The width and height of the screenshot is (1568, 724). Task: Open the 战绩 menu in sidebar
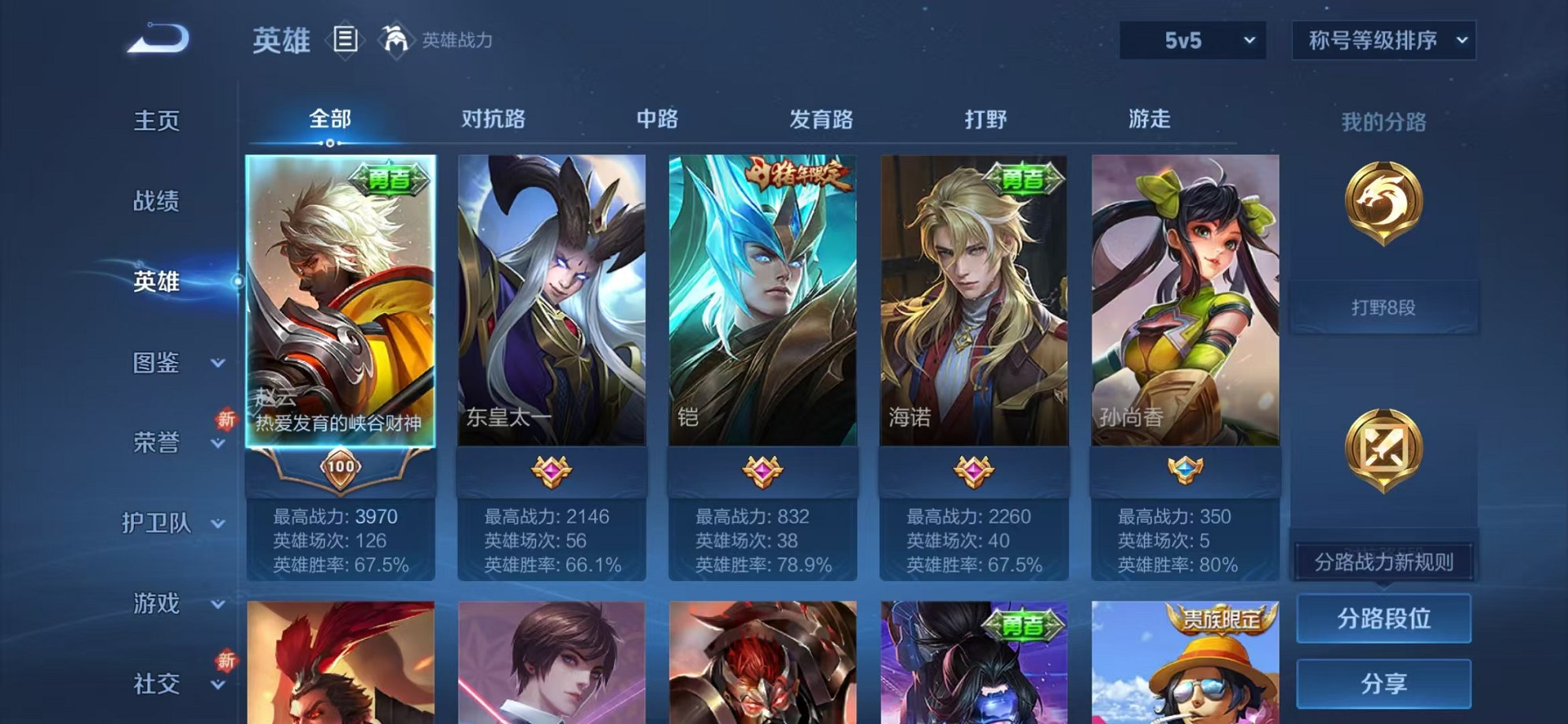click(157, 202)
